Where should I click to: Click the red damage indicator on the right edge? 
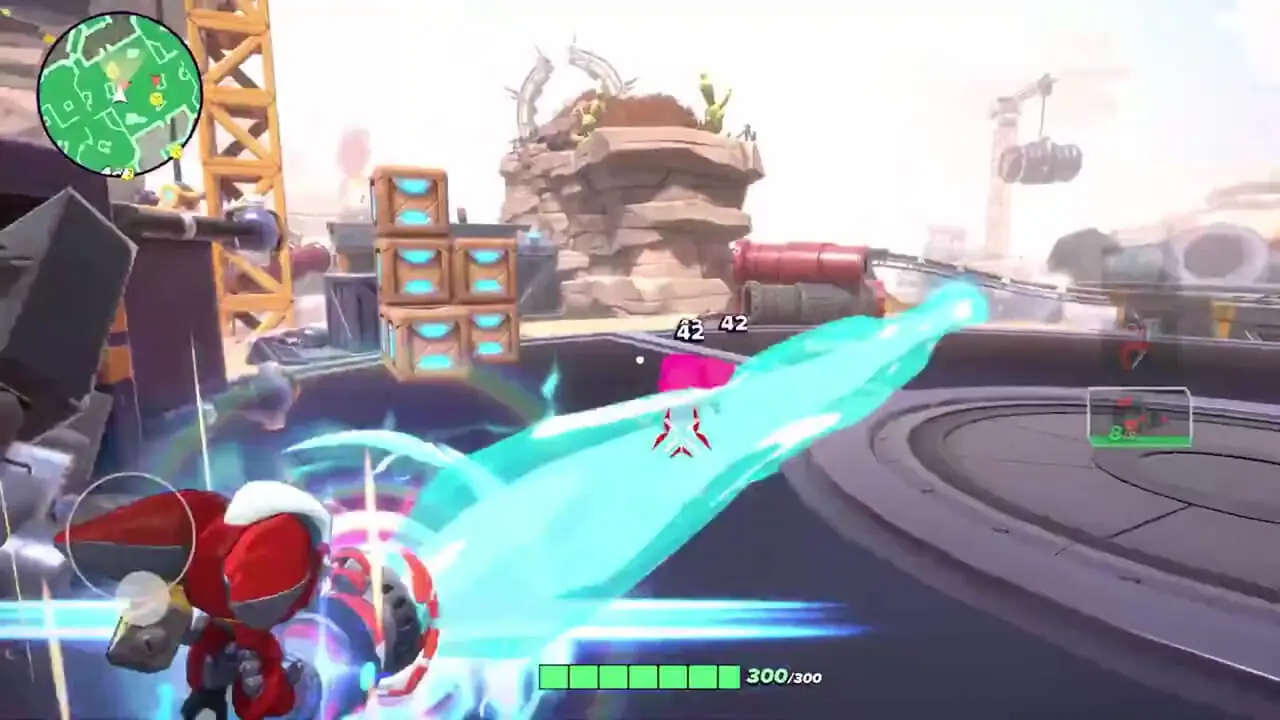tap(1131, 353)
